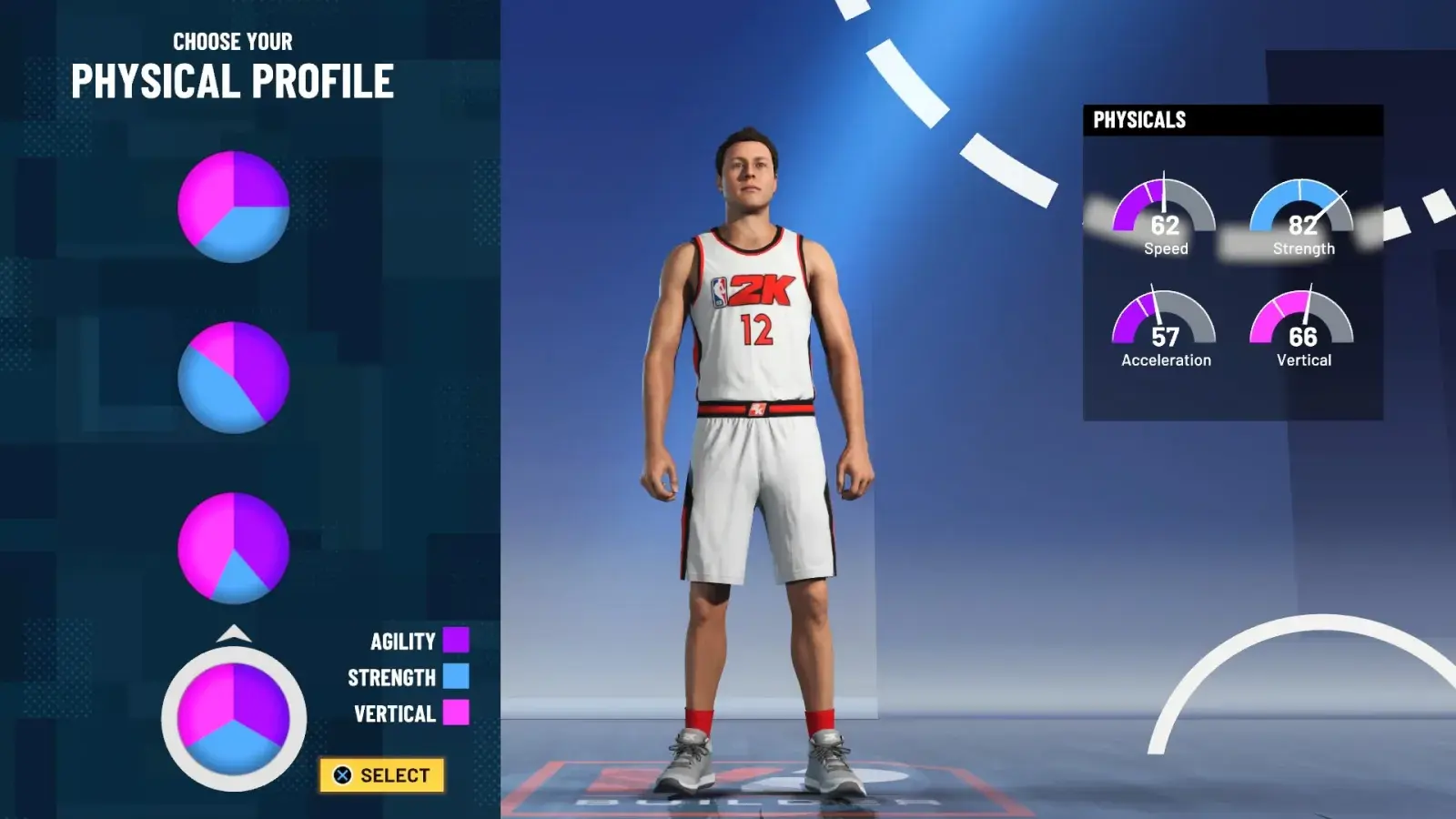The image size is (1456, 819).
Task: Select the evenly balanced profile in white ring
Action: [234, 719]
